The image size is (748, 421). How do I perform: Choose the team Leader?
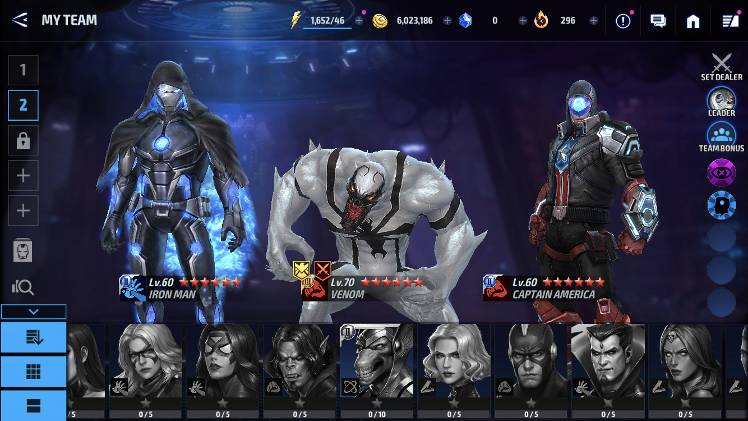pos(721,101)
